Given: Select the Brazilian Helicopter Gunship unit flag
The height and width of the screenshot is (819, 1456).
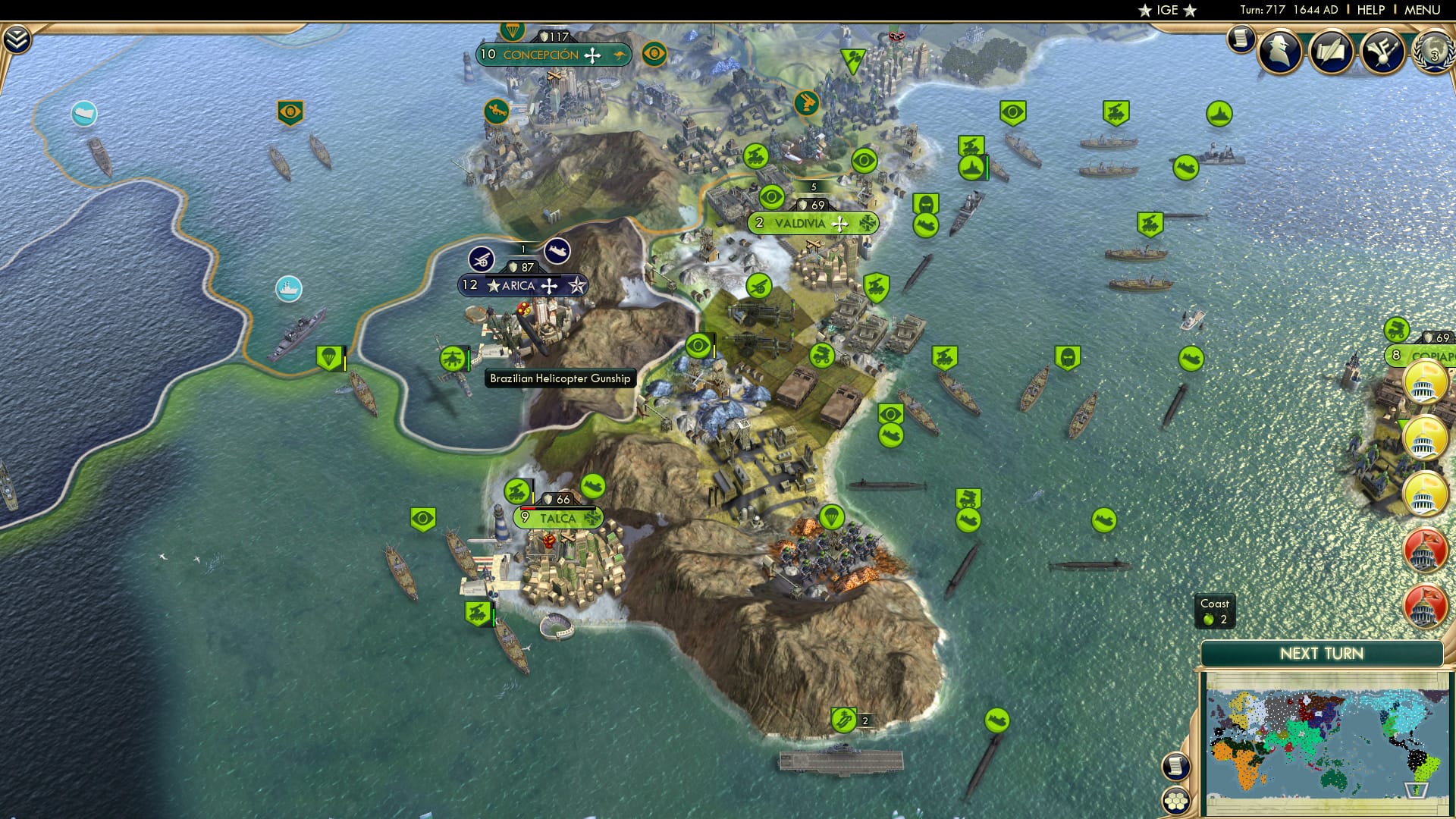Looking at the screenshot, I should (x=451, y=356).
